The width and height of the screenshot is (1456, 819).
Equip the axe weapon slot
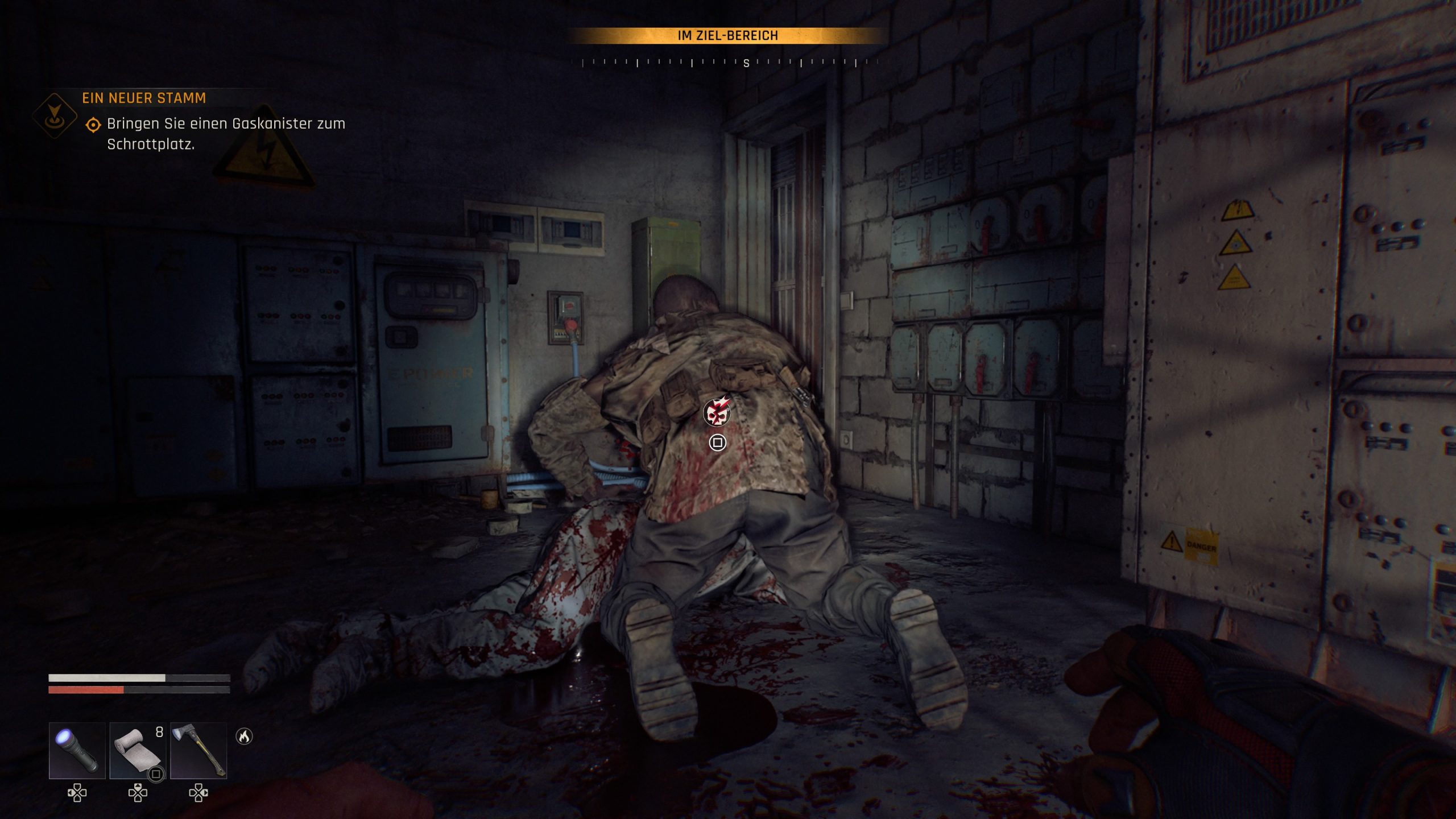point(198,750)
